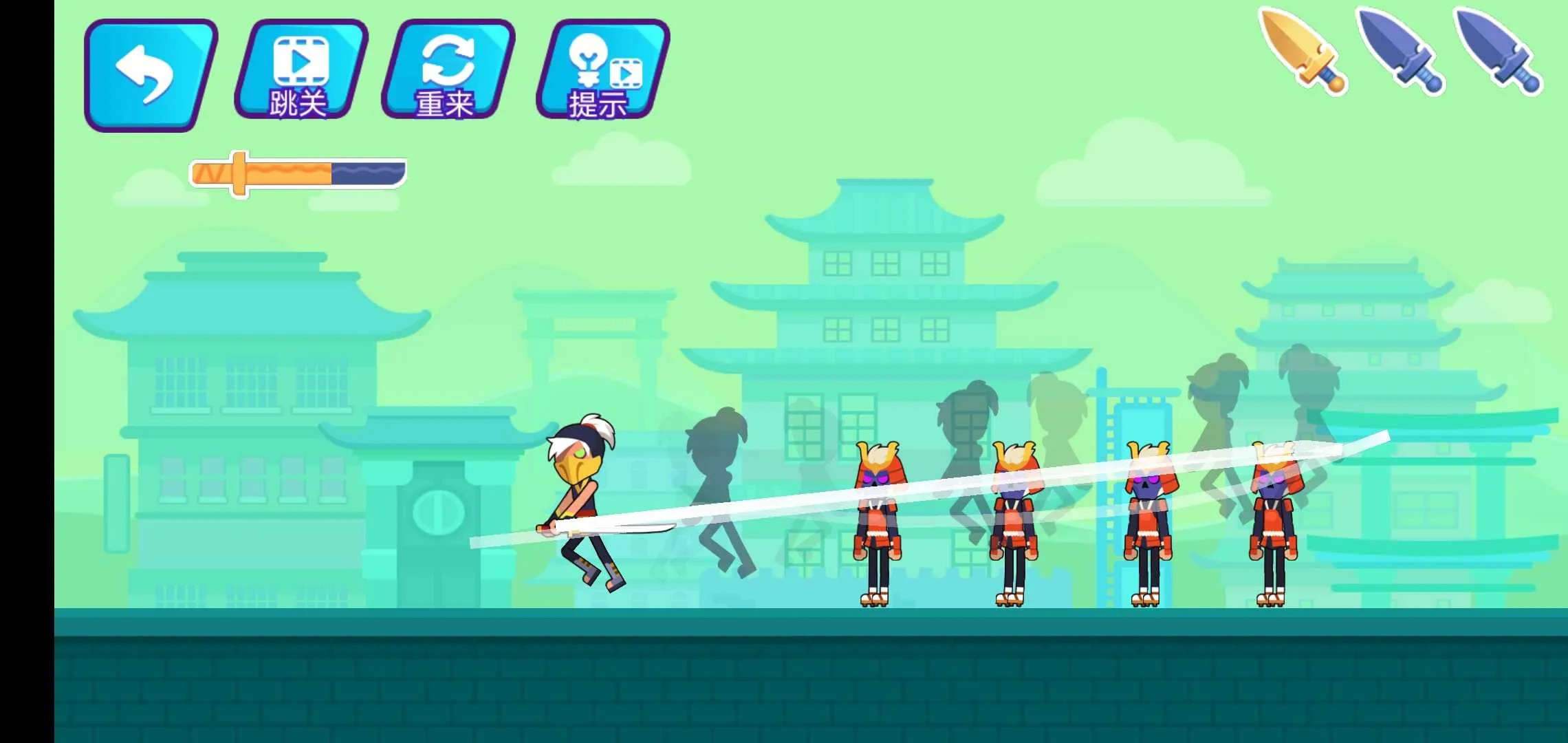The width and height of the screenshot is (1568, 743).
Task: Go back with the arrow button
Action: point(149,74)
